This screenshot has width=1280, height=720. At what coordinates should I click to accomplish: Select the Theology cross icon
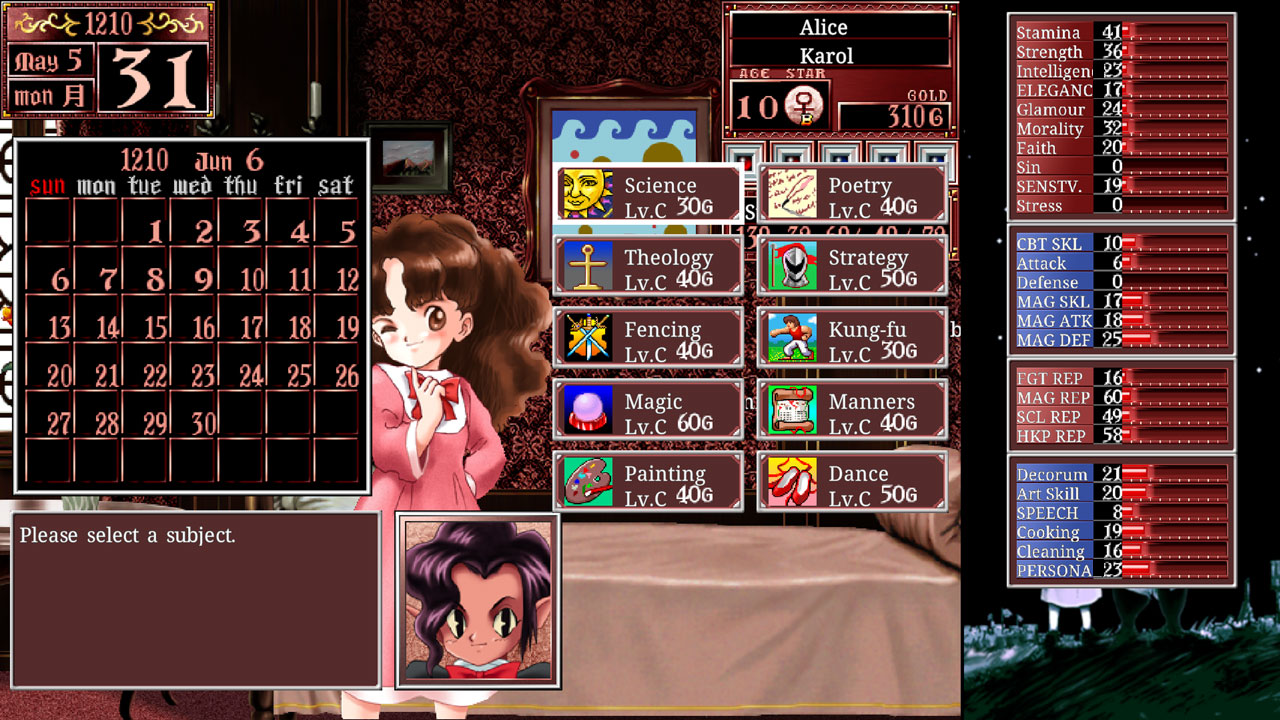click(x=588, y=264)
